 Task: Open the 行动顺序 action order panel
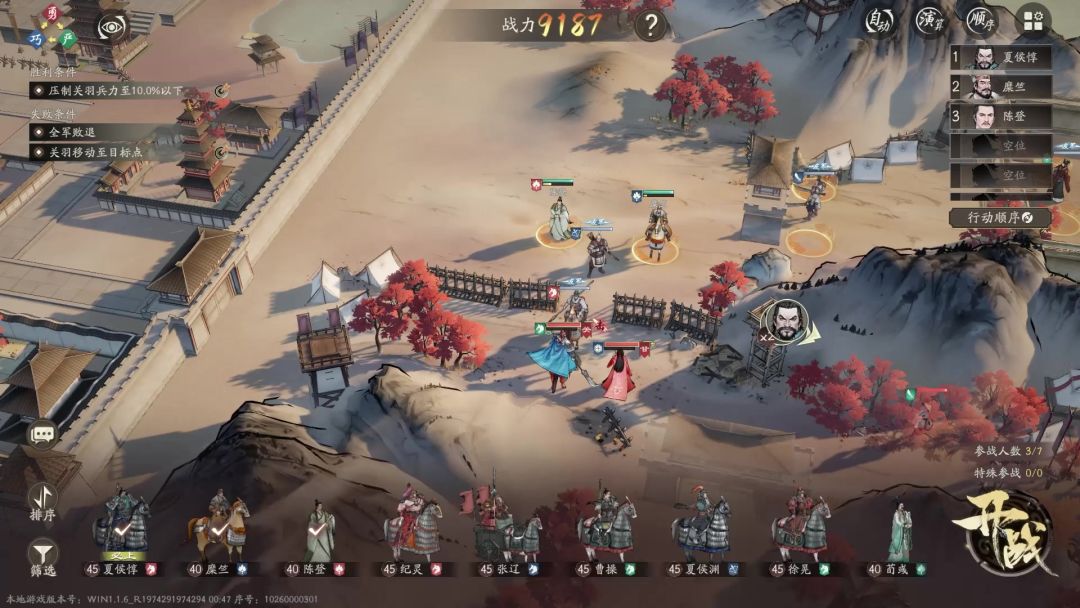tap(1000, 217)
